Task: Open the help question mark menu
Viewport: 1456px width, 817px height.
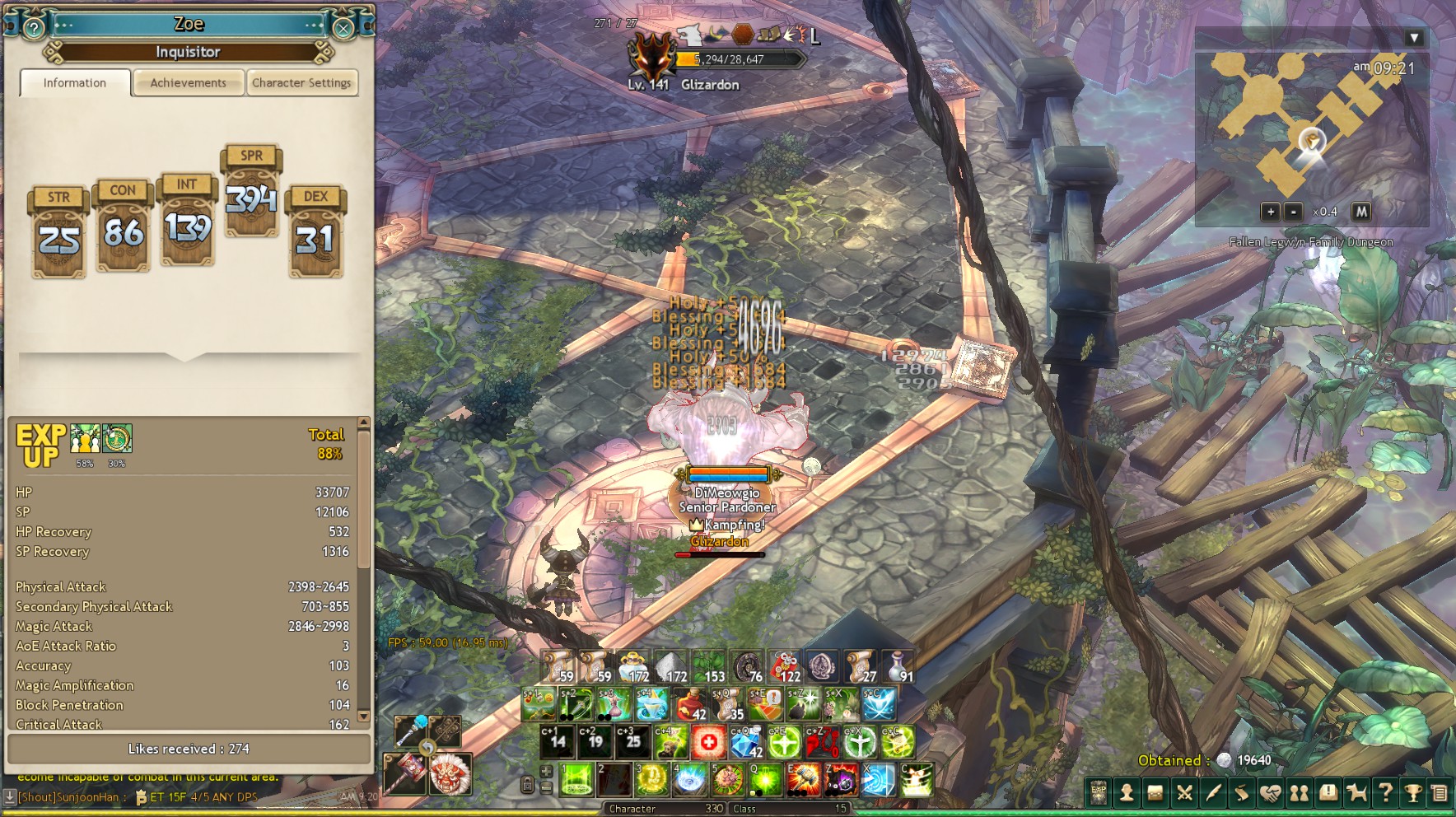Action: (x=1385, y=793)
